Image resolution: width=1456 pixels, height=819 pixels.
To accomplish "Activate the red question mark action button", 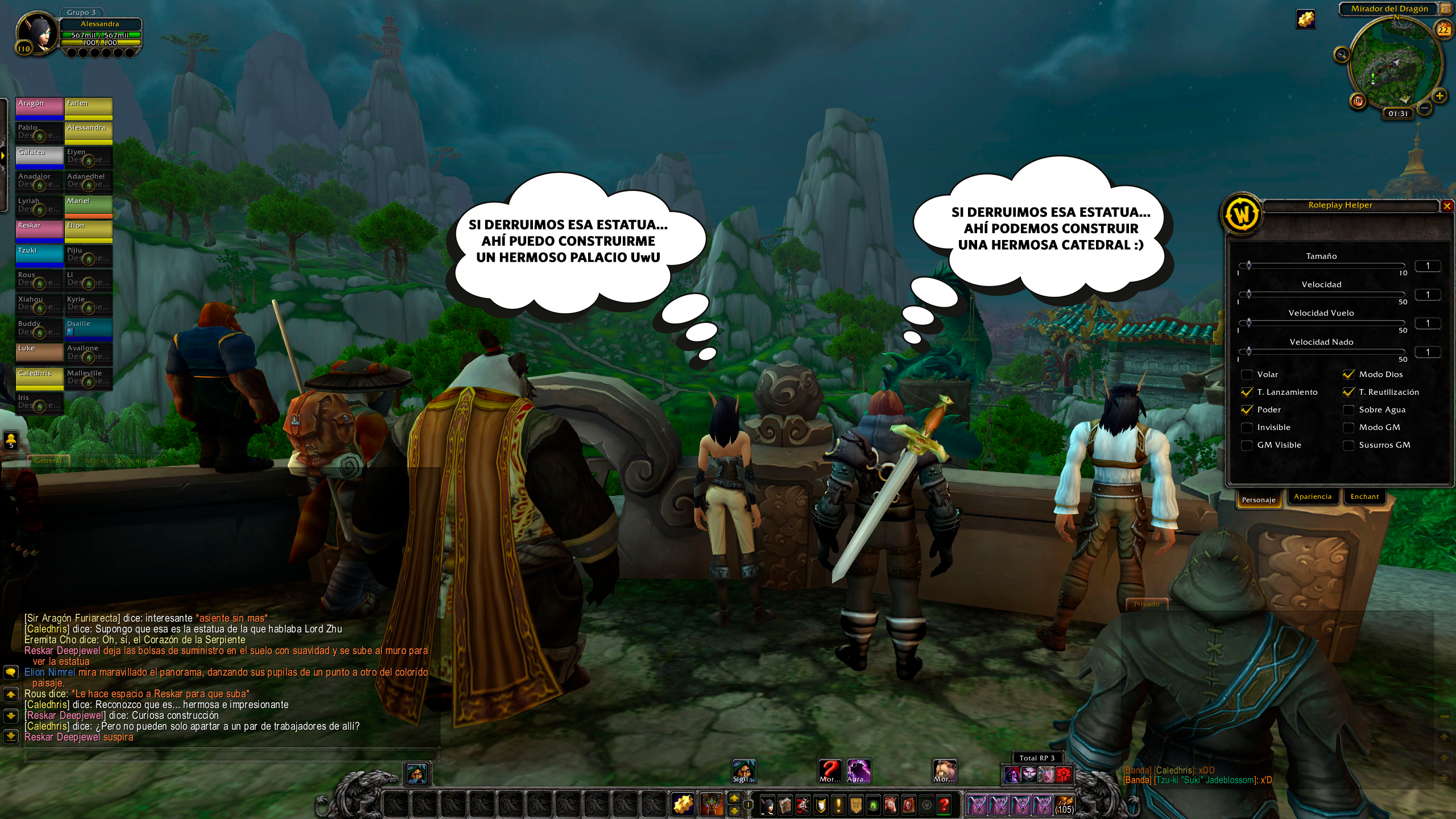I will click(944, 805).
